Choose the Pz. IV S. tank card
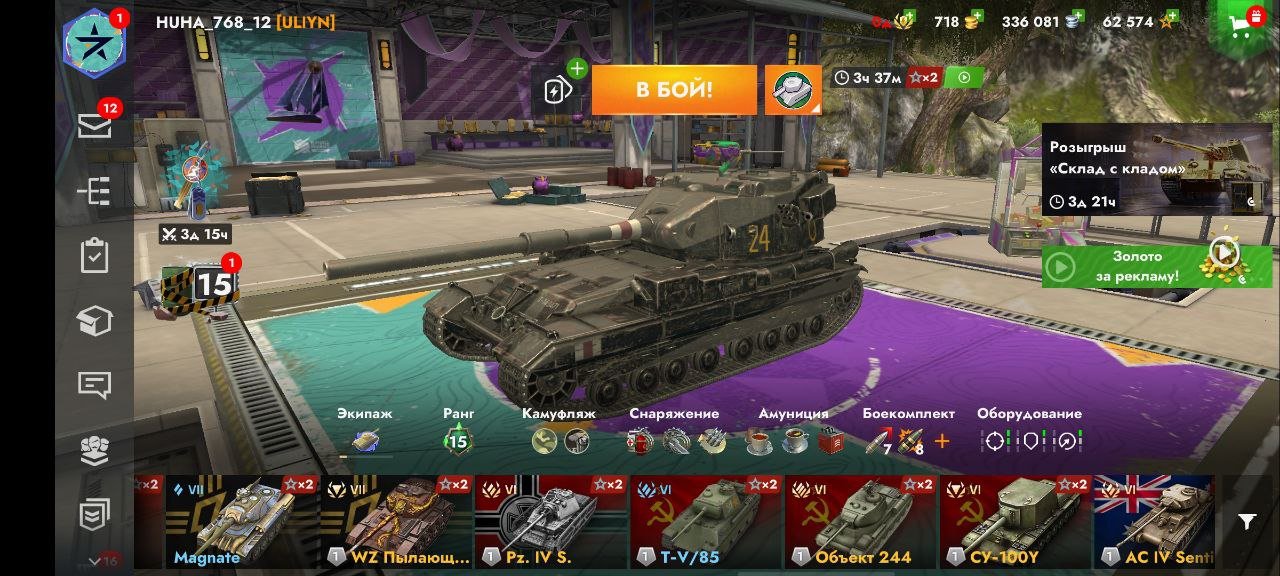The image size is (1280, 576). coord(551,522)
